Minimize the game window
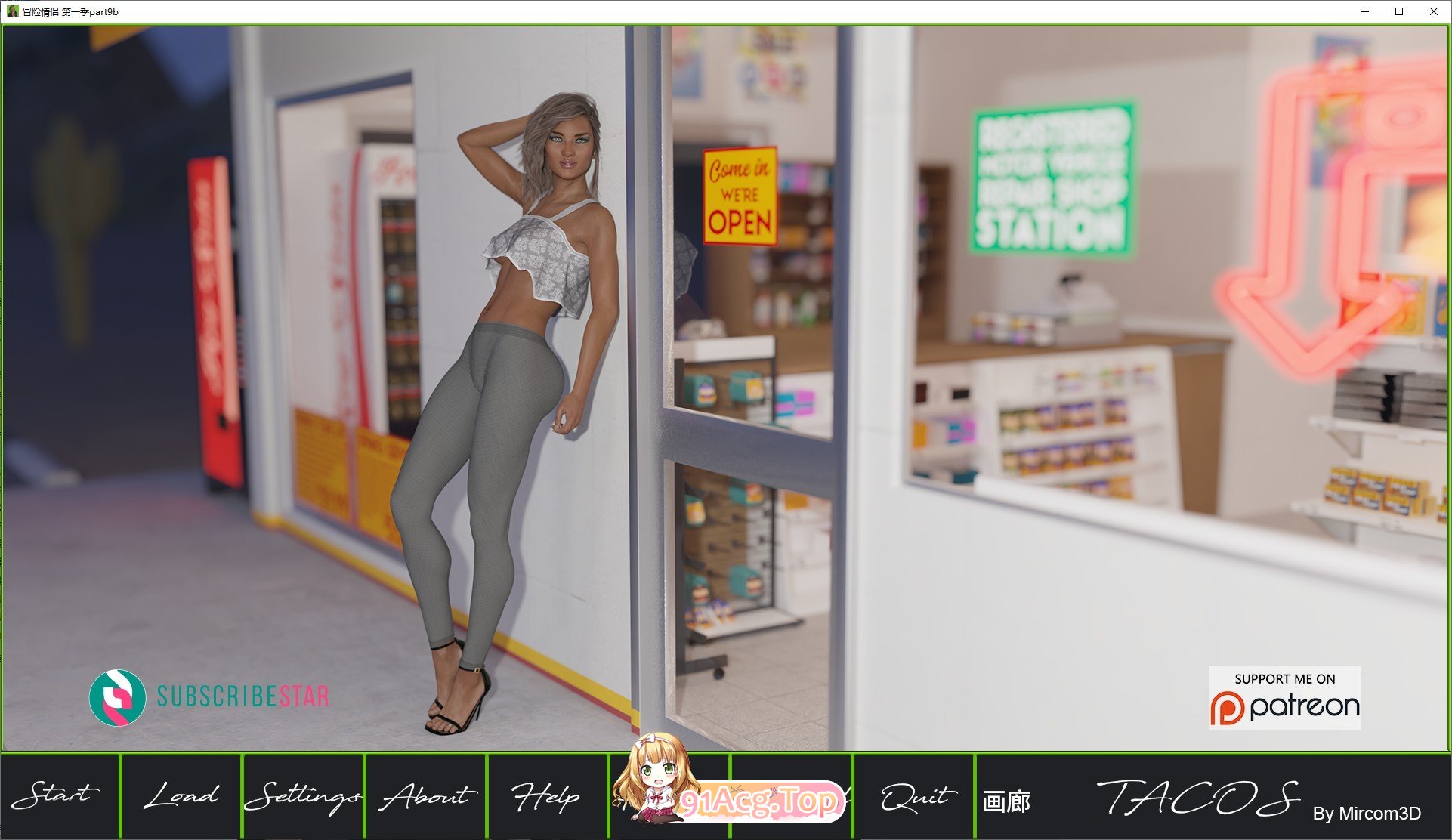 click(1364, 12)
